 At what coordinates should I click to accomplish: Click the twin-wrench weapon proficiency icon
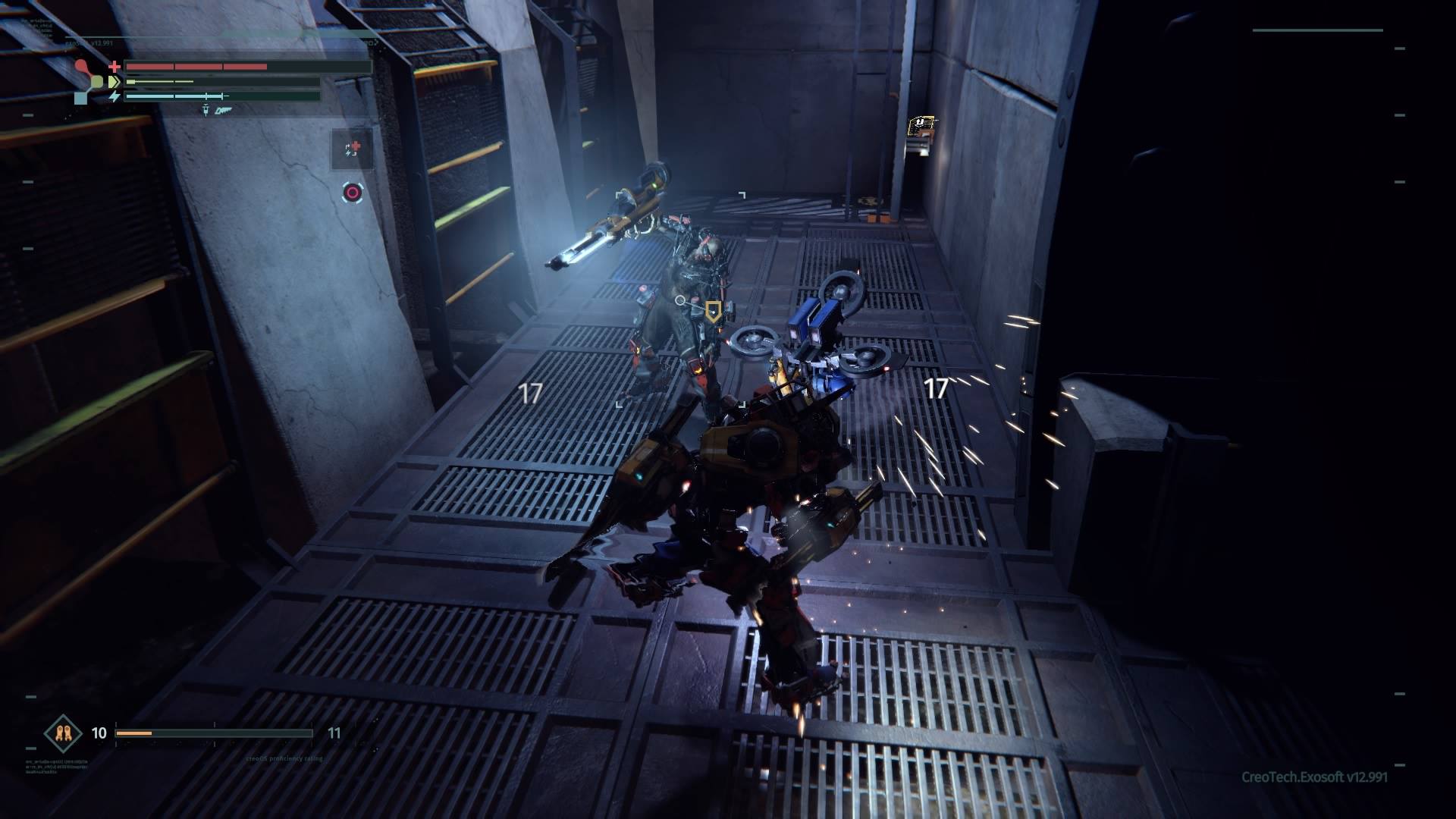tap(63, 733)
